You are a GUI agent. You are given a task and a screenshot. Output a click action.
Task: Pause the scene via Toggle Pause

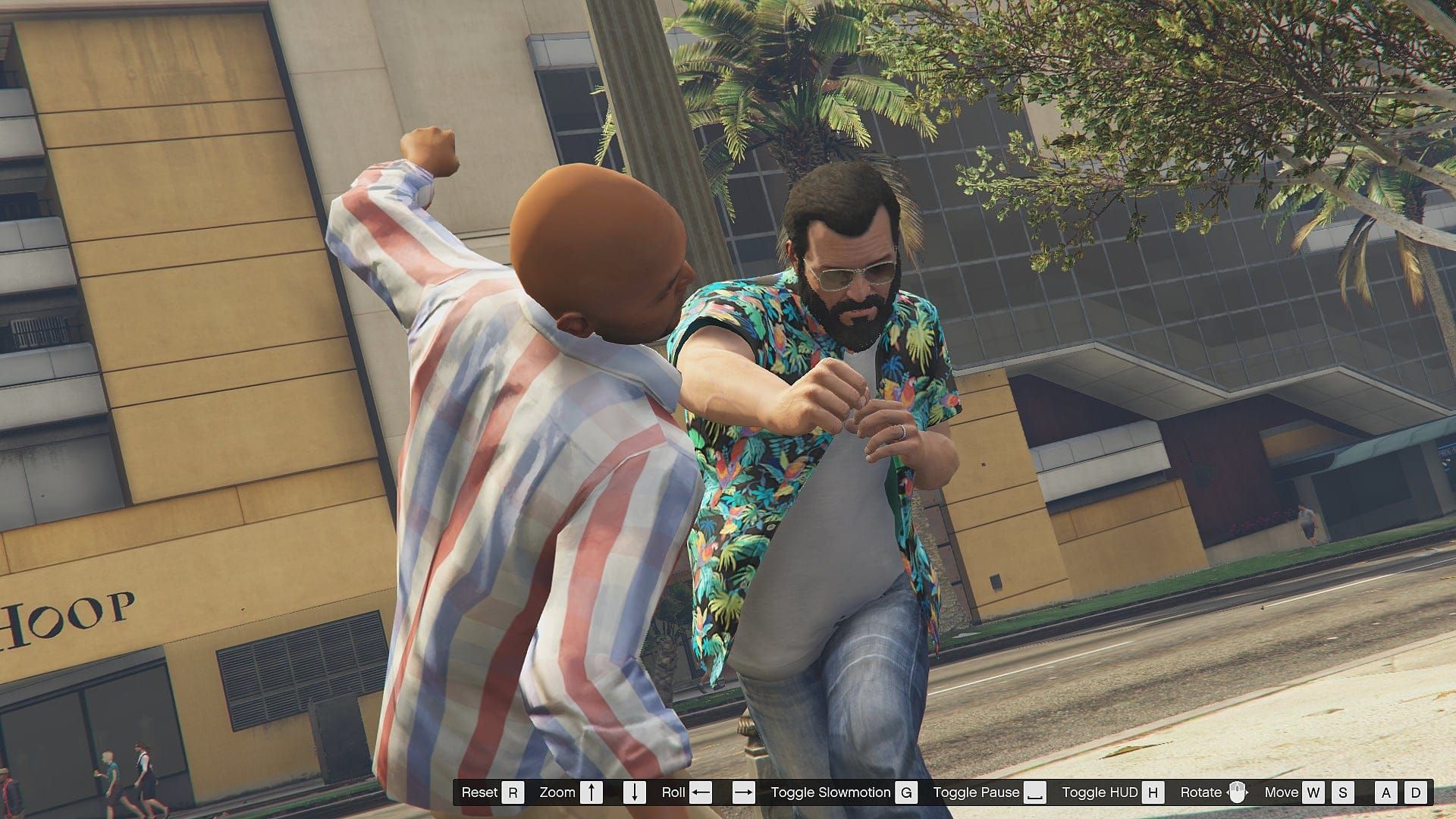coord(977,793)
